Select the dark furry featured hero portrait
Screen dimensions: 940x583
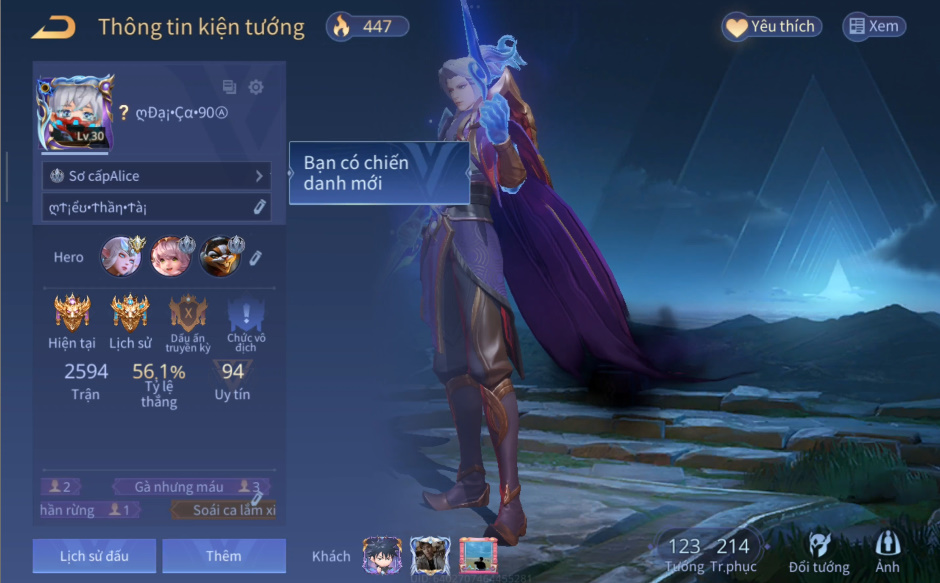(218, 257)
